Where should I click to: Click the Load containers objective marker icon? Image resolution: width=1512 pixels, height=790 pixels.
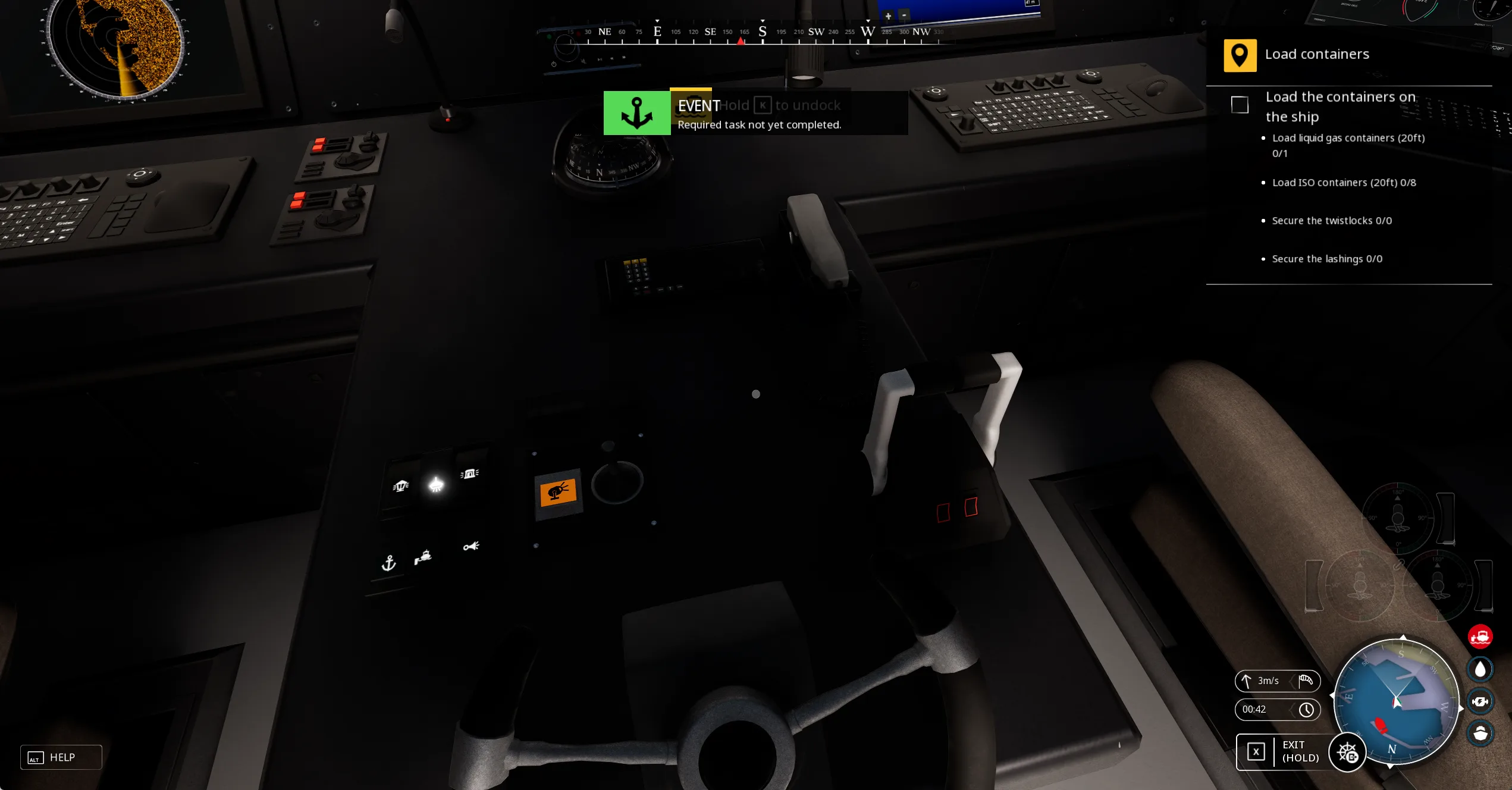click(x=1240, y=55)
